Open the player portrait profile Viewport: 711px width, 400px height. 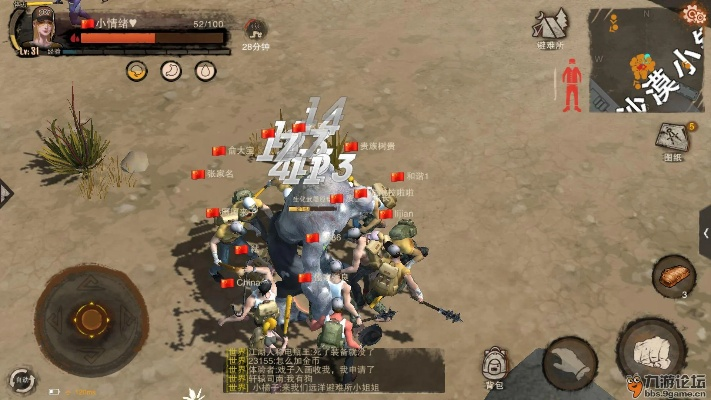coord(41,30)
